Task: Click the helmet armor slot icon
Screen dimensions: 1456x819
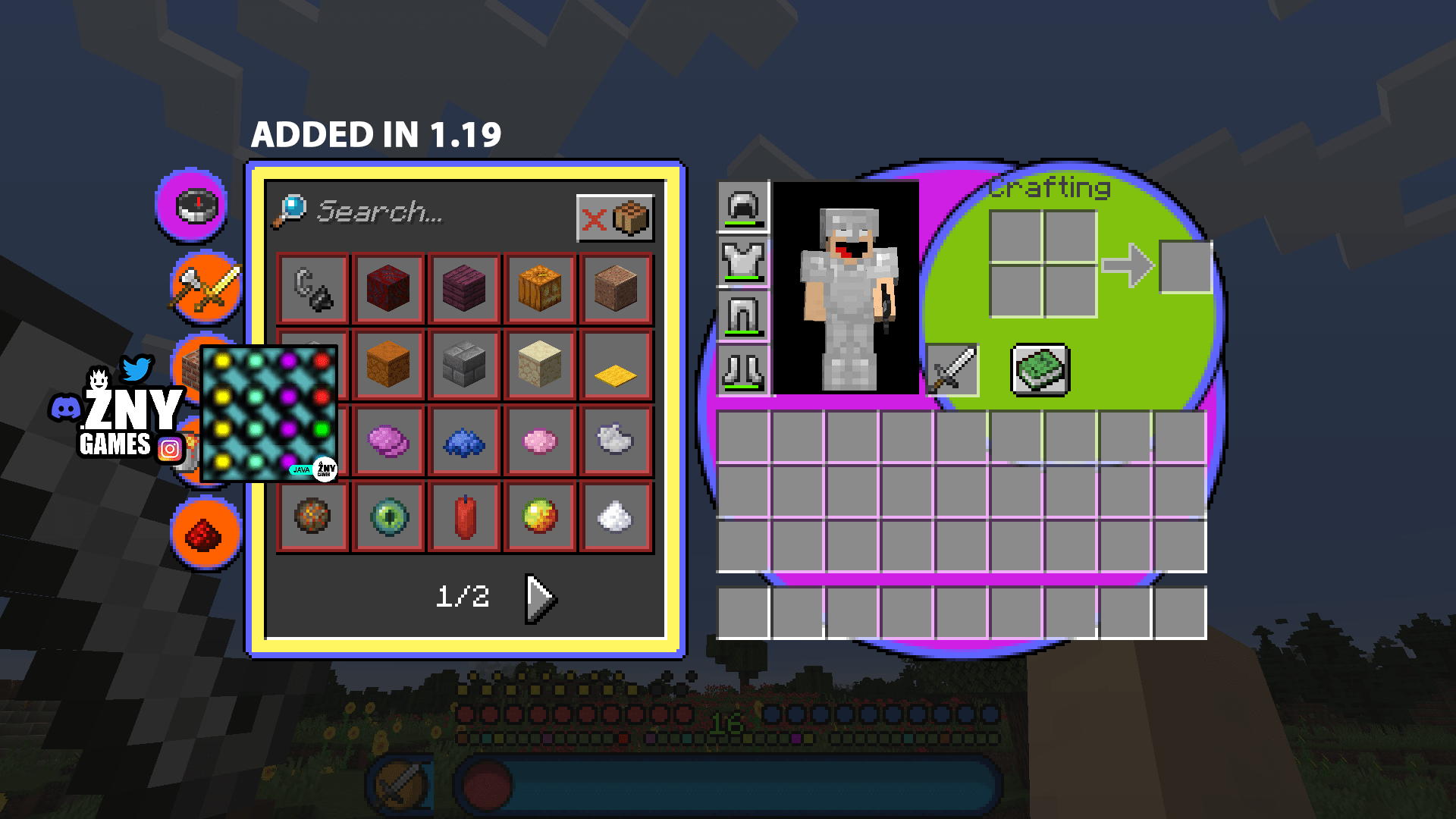Action: coord(742,206)
